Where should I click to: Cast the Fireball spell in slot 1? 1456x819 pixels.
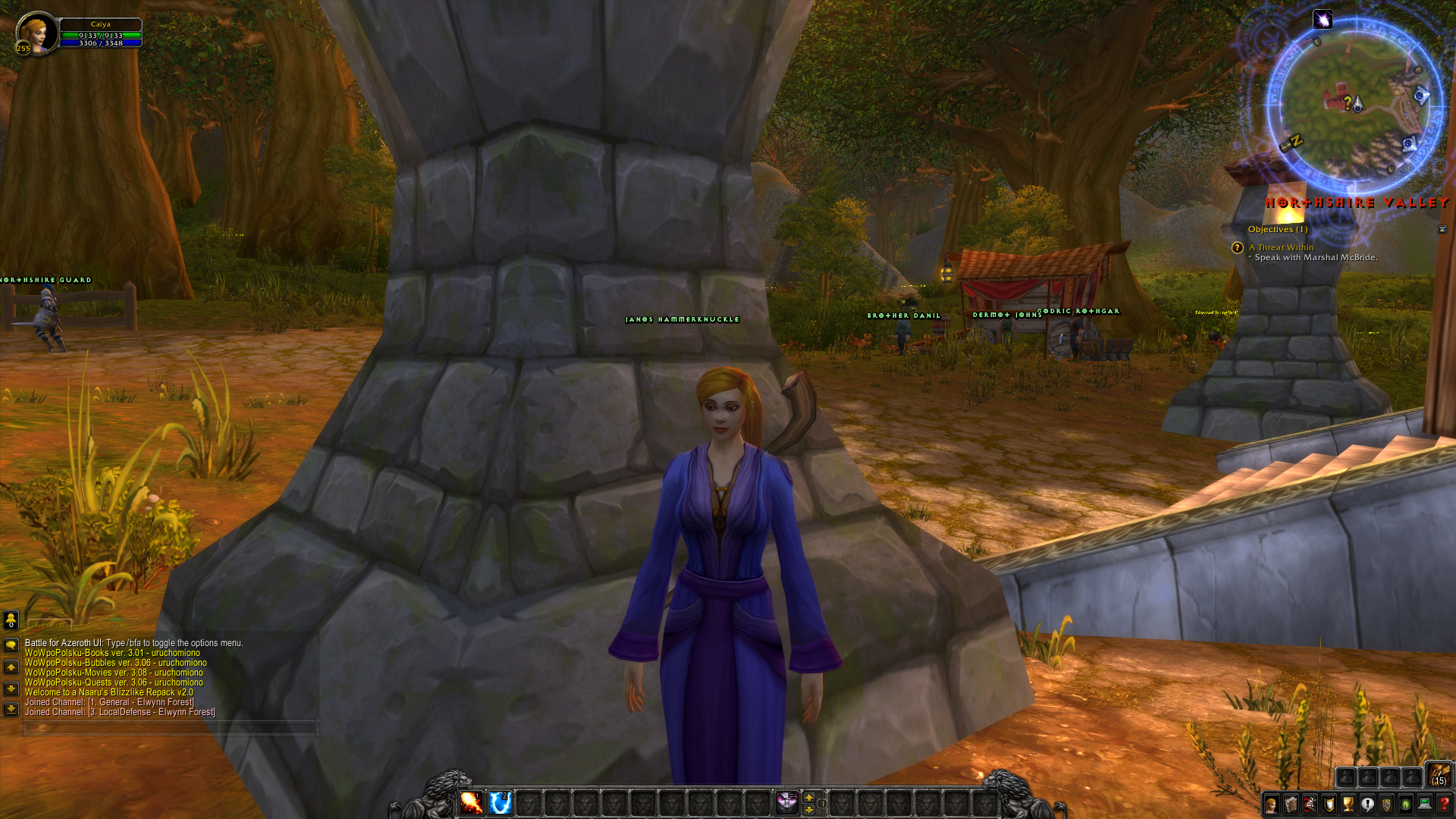(471, 802)
